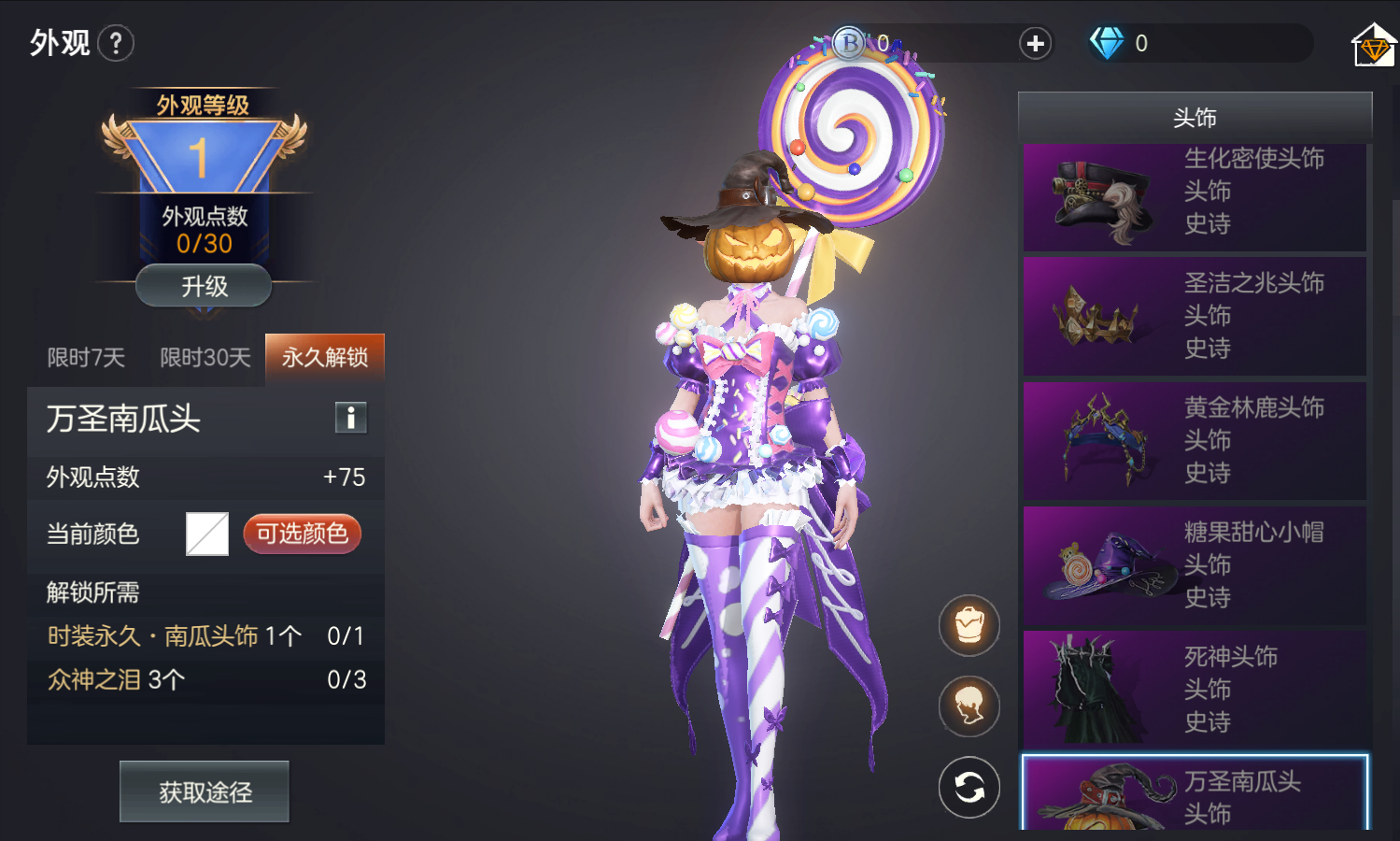Image resolution: width=1400 pixels, height=841 pixels.
Task: Switch to the 限时30天 tab
Action: [205, 358]
